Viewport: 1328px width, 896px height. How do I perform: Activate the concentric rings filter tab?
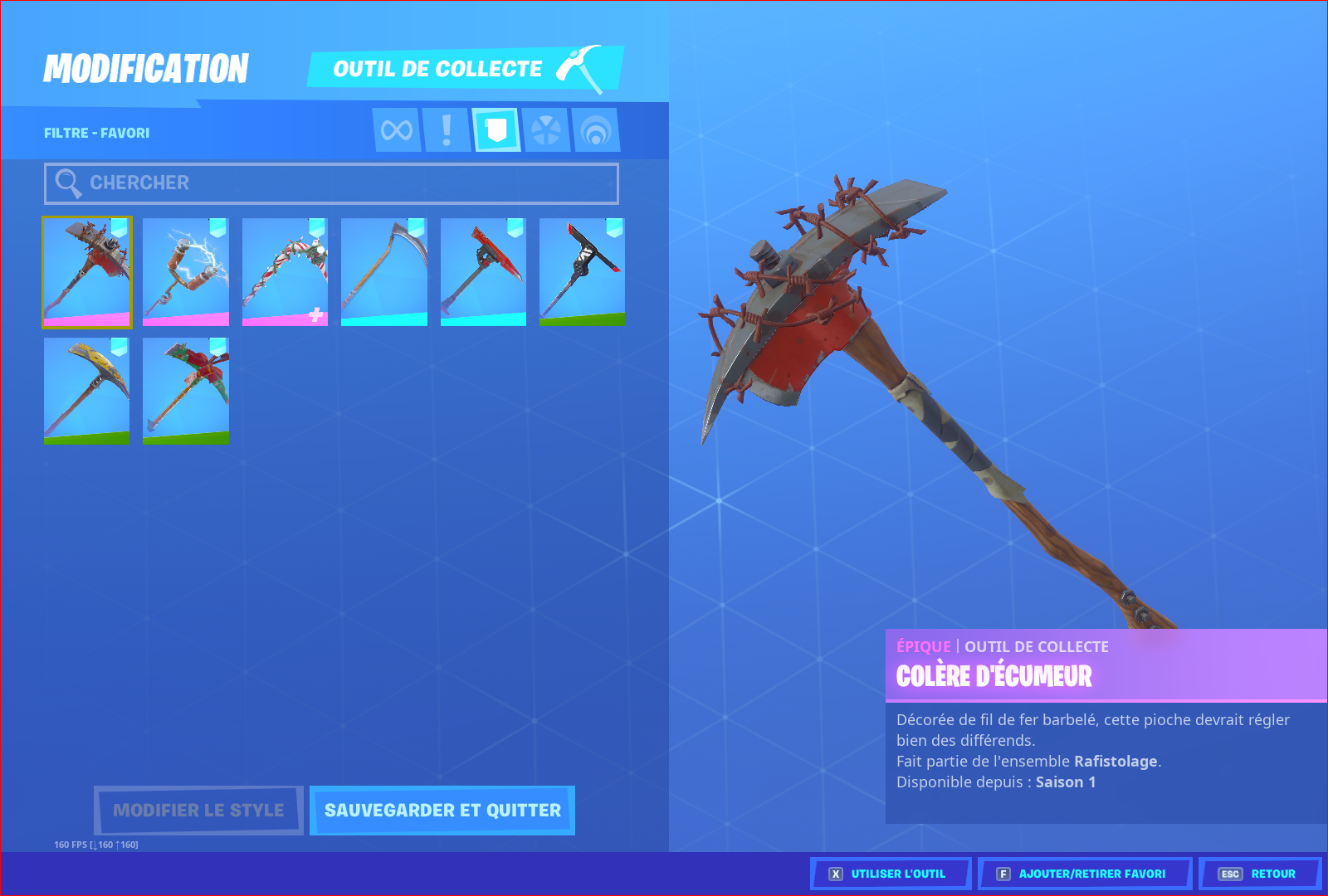(596, 130)
